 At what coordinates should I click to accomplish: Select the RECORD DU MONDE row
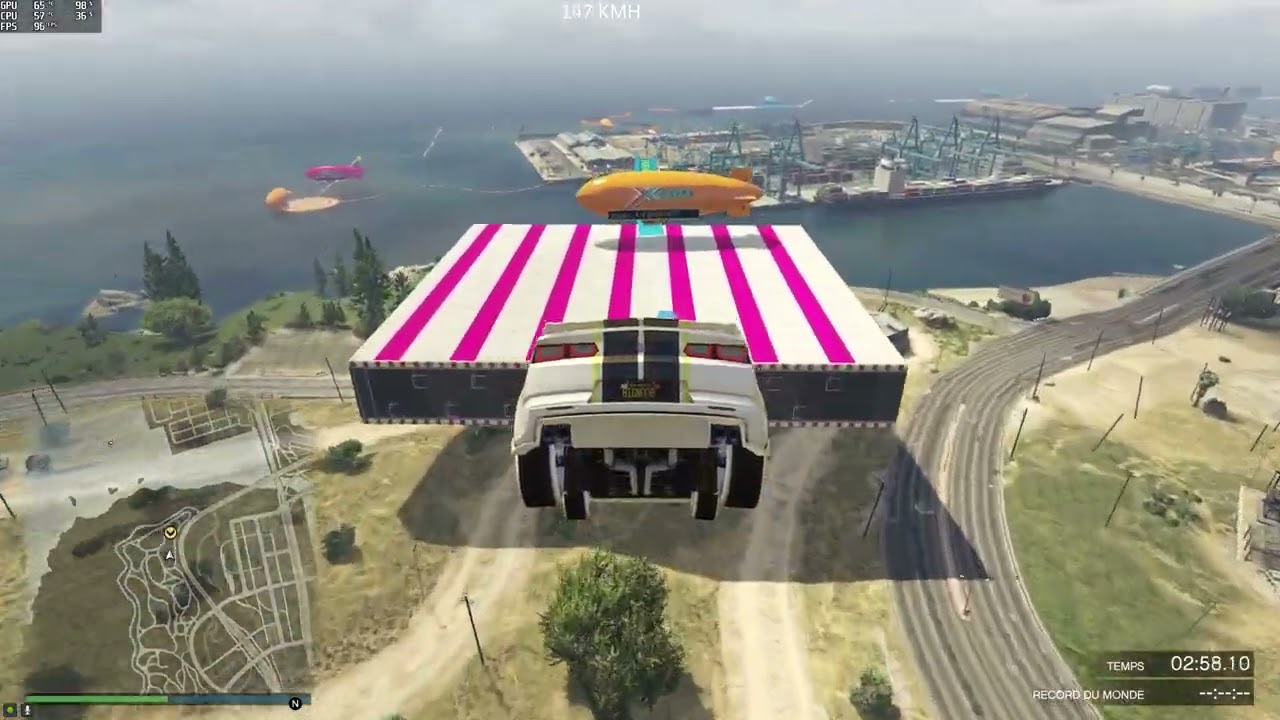point(1089,694)
